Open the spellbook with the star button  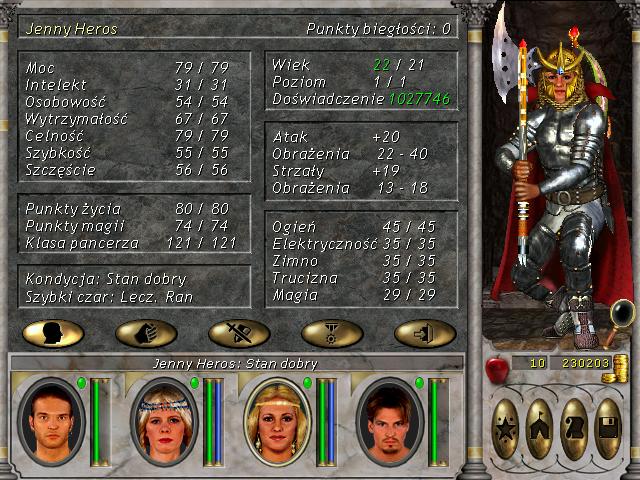[x=506, y=429]
